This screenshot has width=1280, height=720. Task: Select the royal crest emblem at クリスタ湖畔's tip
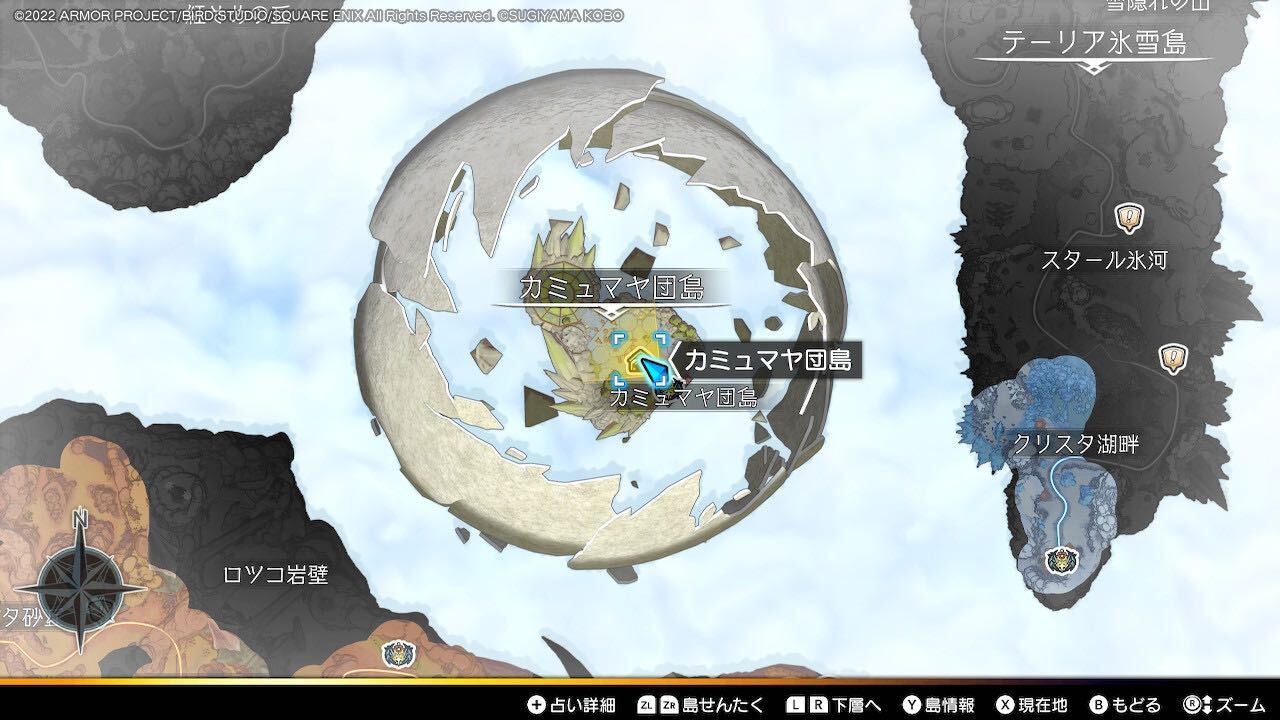1063,561
